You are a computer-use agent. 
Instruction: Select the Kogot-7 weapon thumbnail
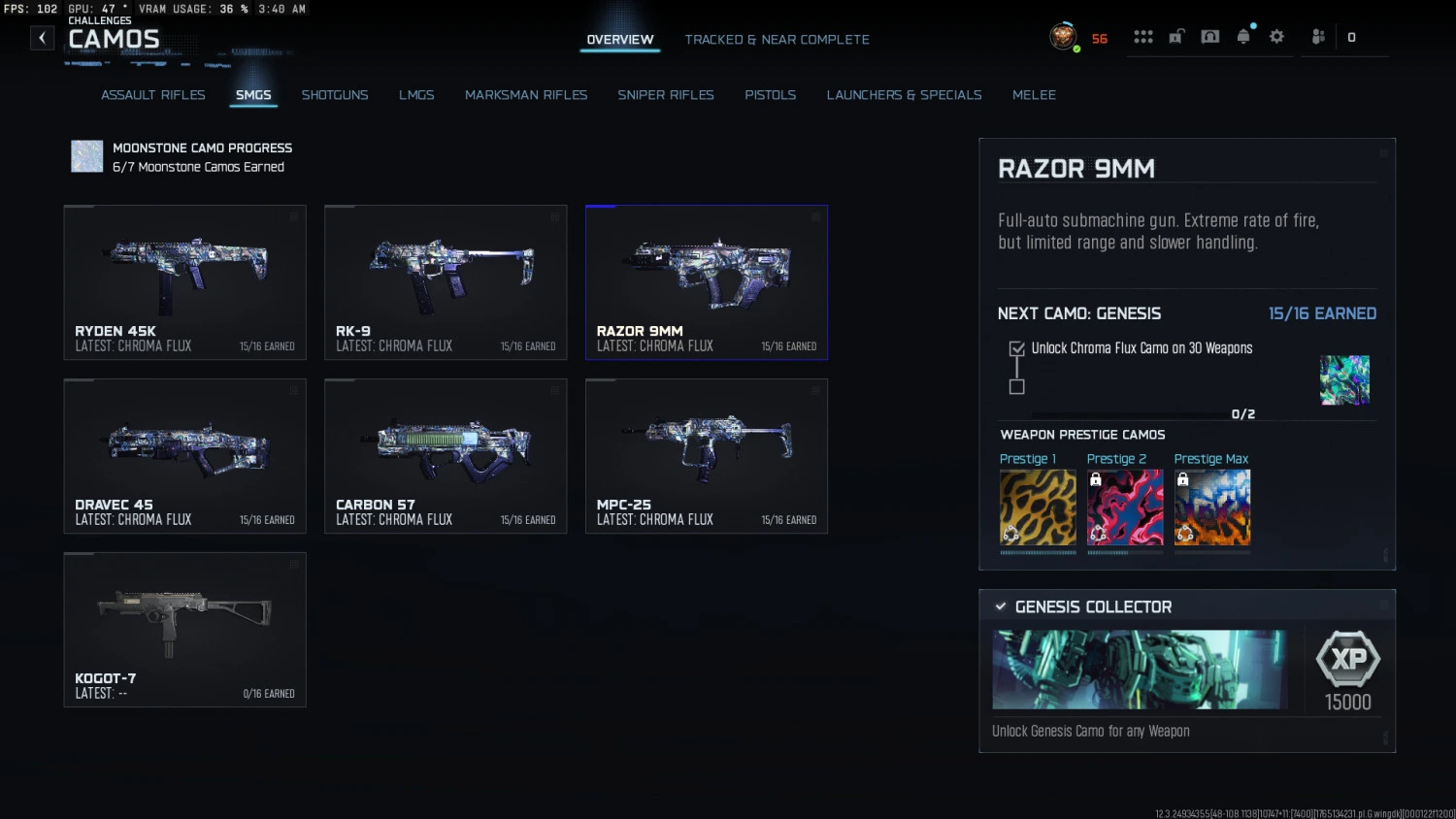pyautogui.click(x=184, y=630)
